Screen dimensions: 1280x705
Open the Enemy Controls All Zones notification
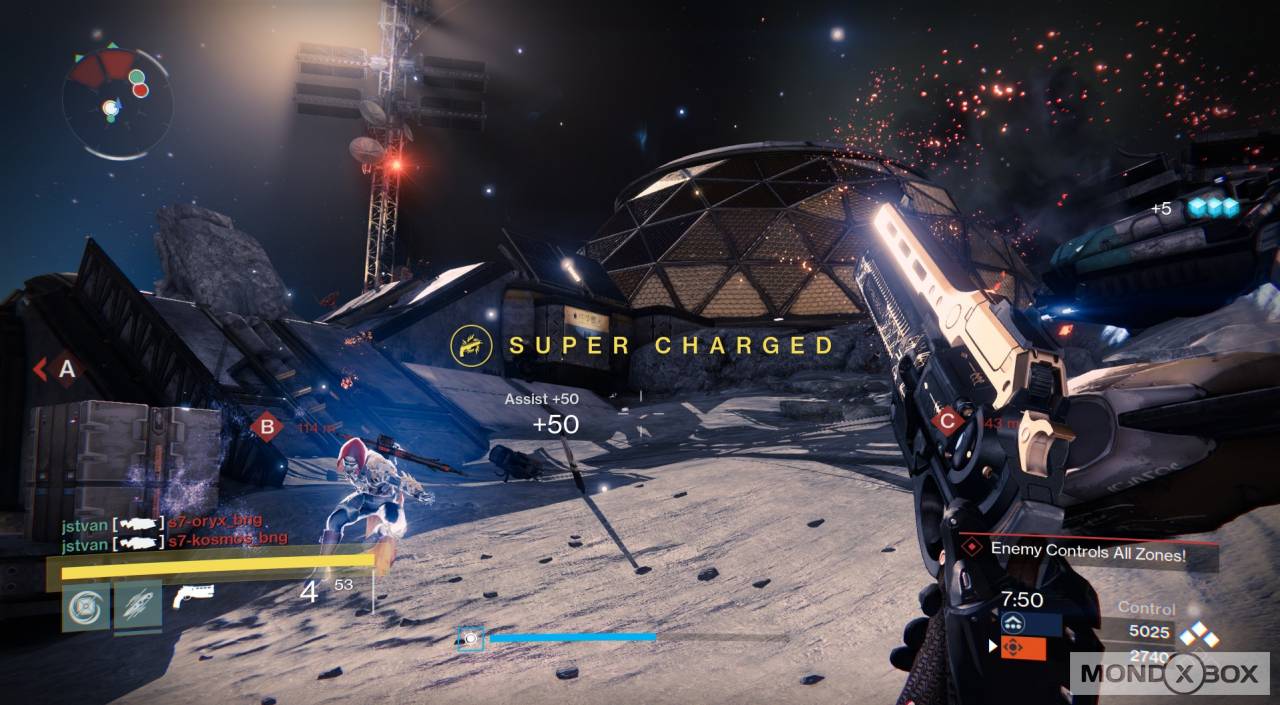click(x=1088, y=550)
